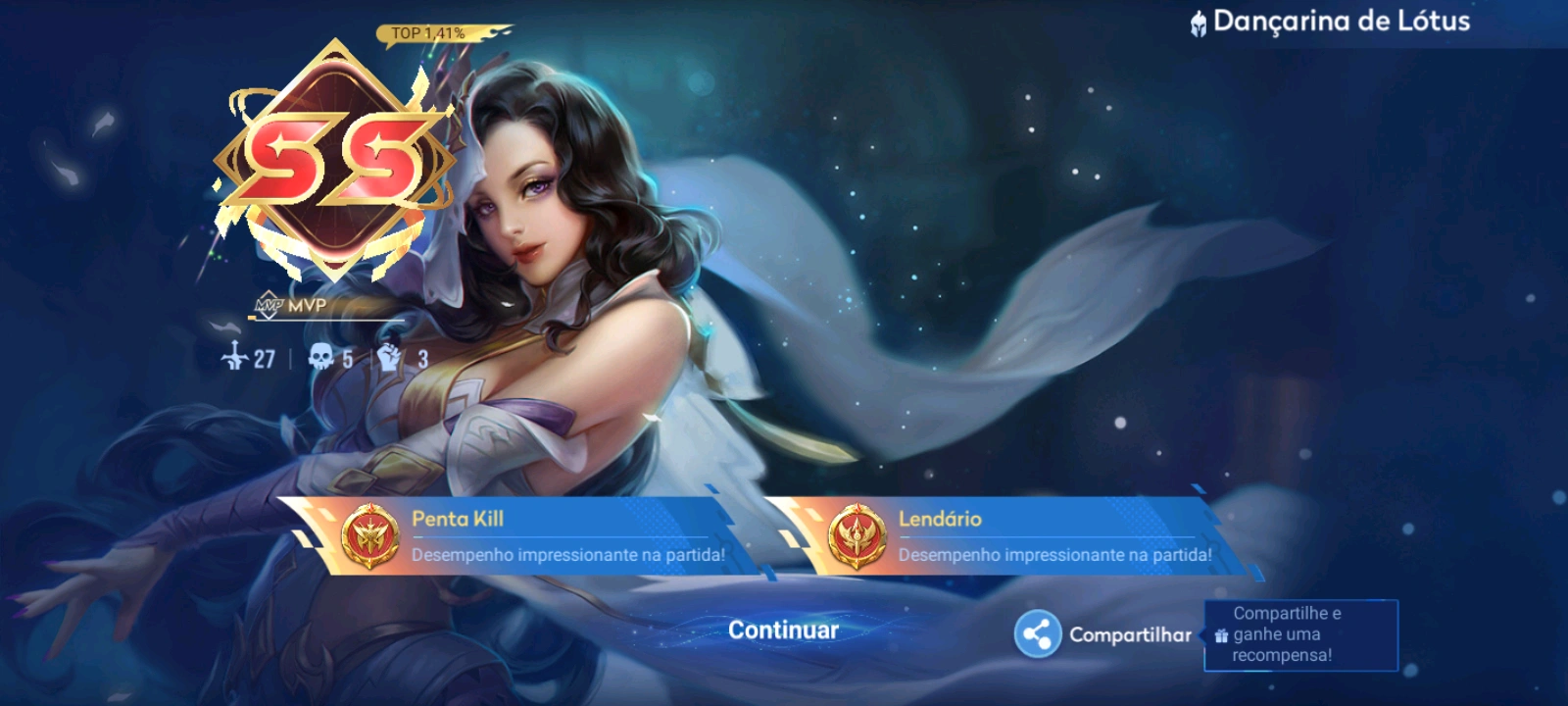
Task: Select the Lendário achievement banner
Action: coord(1009,536)
